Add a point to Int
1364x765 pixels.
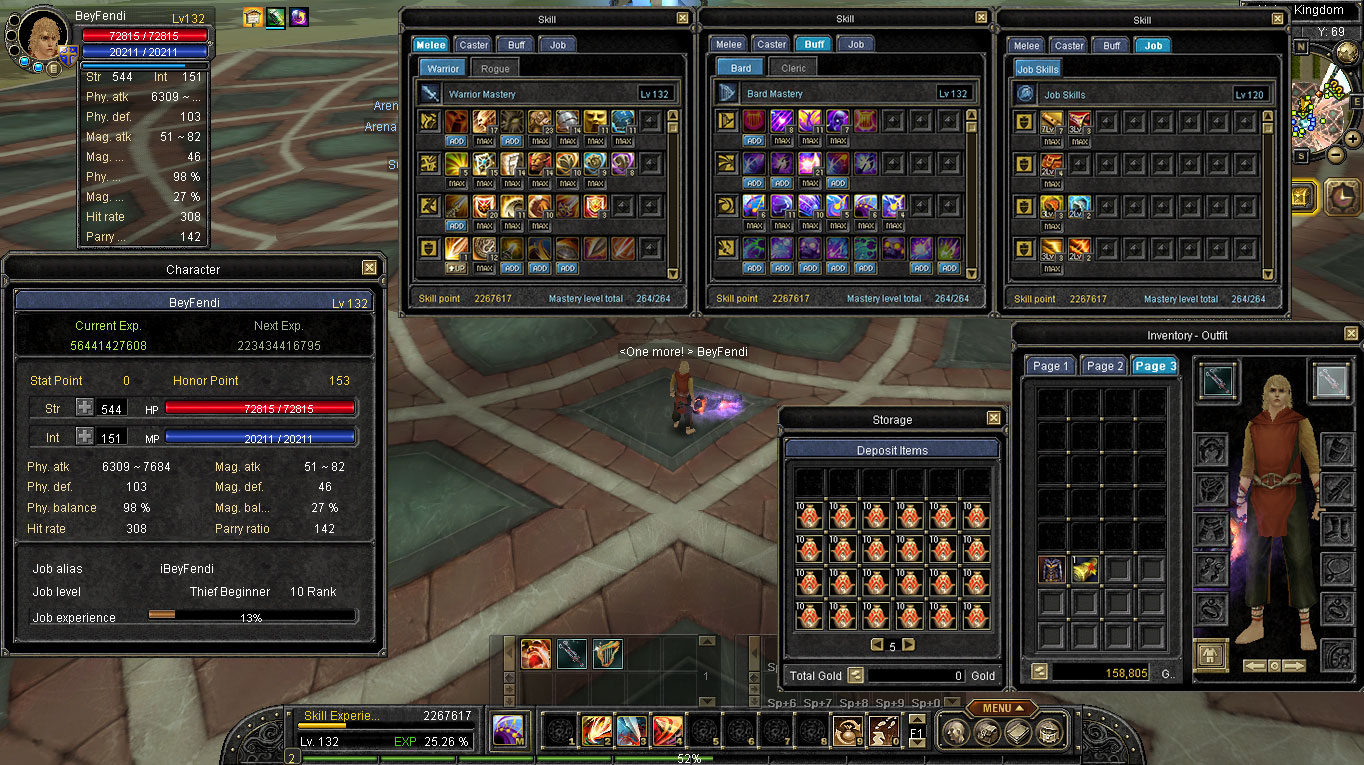point(84,437)
